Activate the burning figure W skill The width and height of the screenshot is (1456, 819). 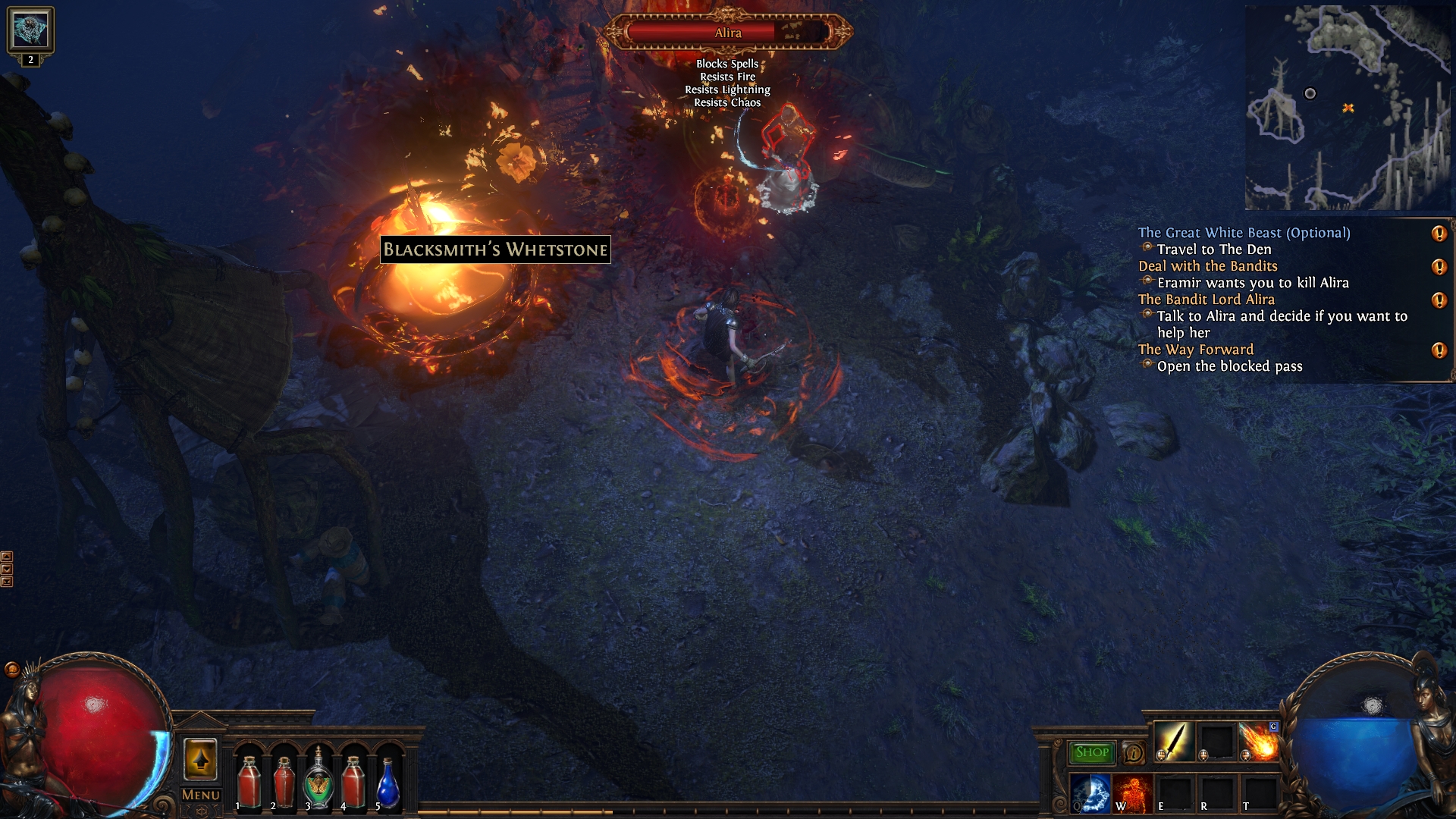coord(1132,793)
